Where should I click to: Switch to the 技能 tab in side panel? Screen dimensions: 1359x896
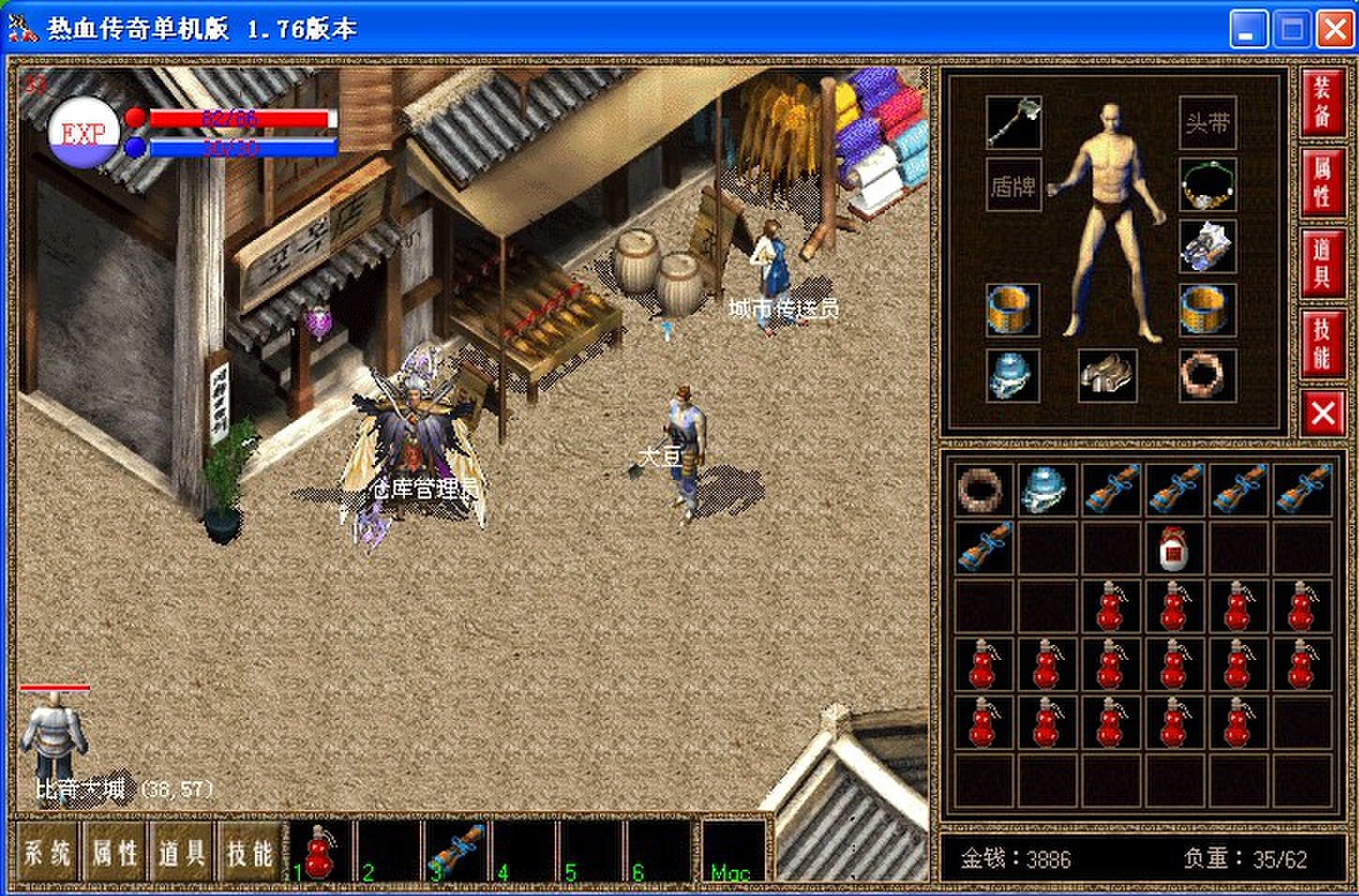1322,343
